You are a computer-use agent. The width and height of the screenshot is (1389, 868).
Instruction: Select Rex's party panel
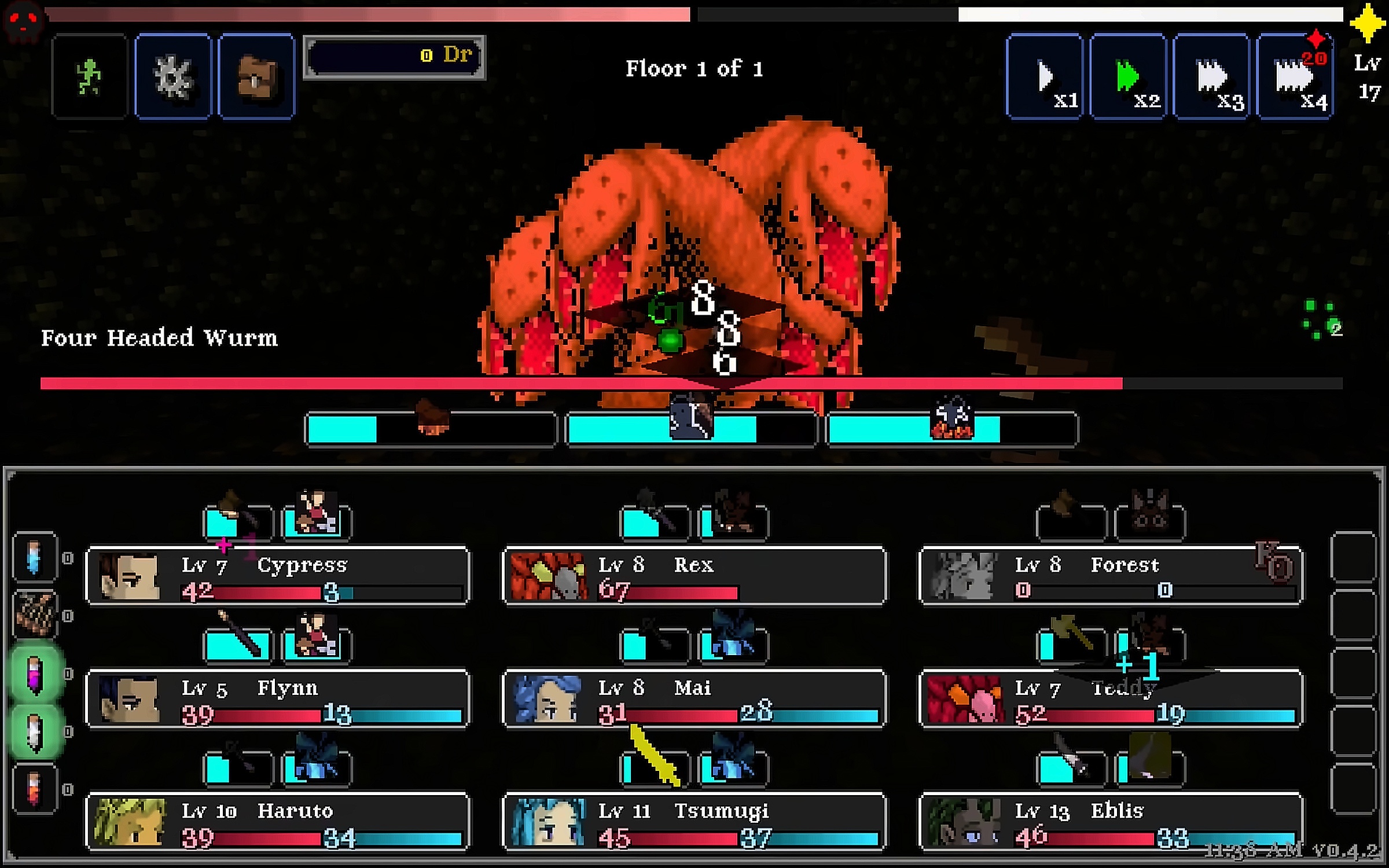click(x=694, y=576)
